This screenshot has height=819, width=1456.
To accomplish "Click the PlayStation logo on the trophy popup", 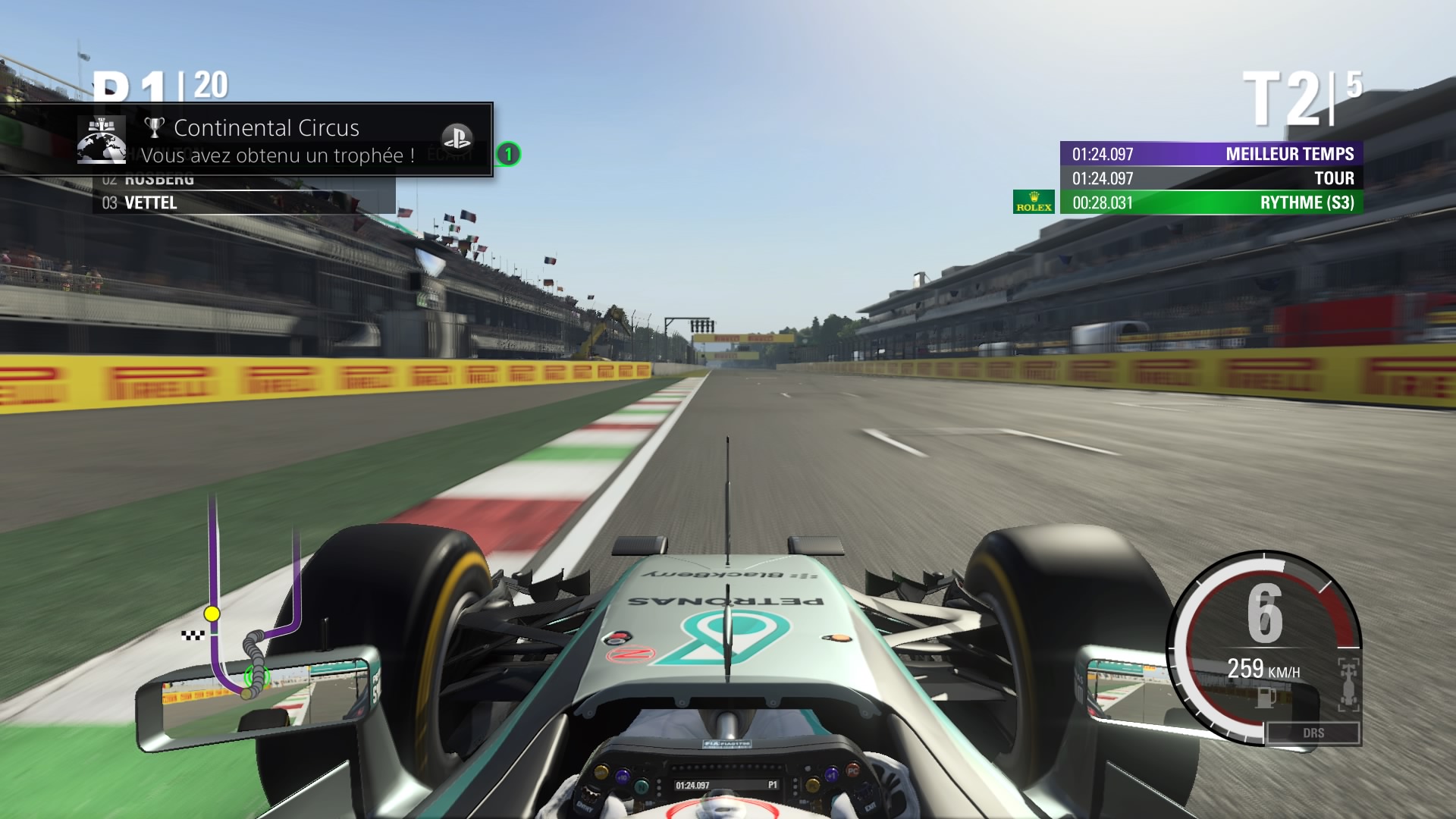I will (457, 137).
